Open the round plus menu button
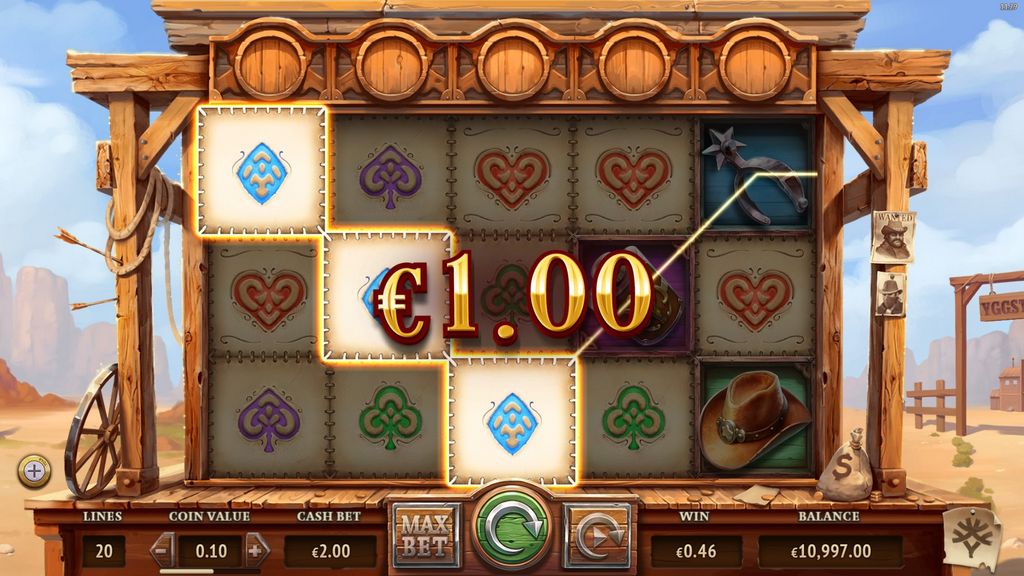The image size is (1024, 576). [34, 470]
